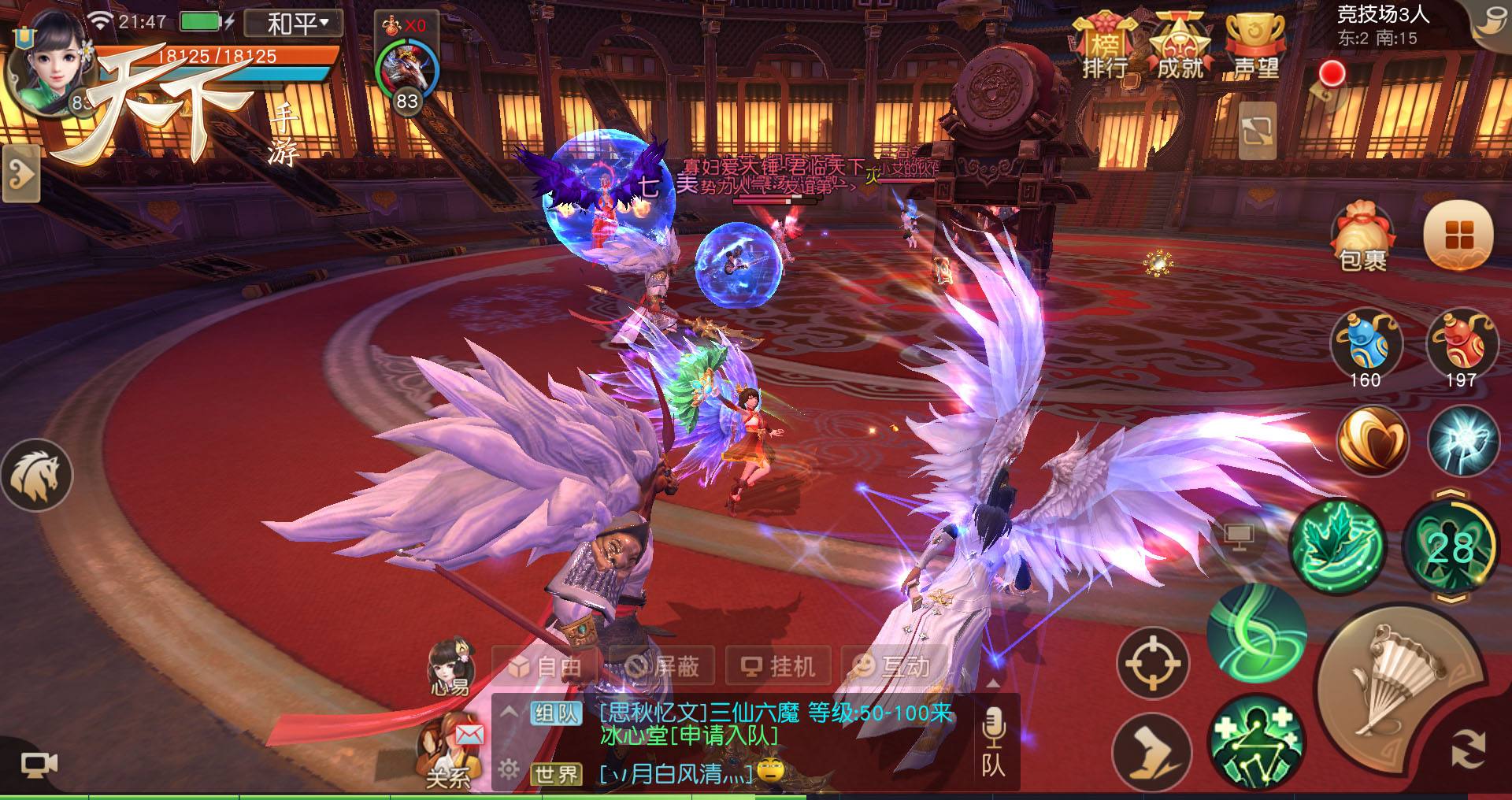Open the 成就 achievements menu
Image resolution: width=1512 pixels, height=800 pixels.
point(1179,48)
